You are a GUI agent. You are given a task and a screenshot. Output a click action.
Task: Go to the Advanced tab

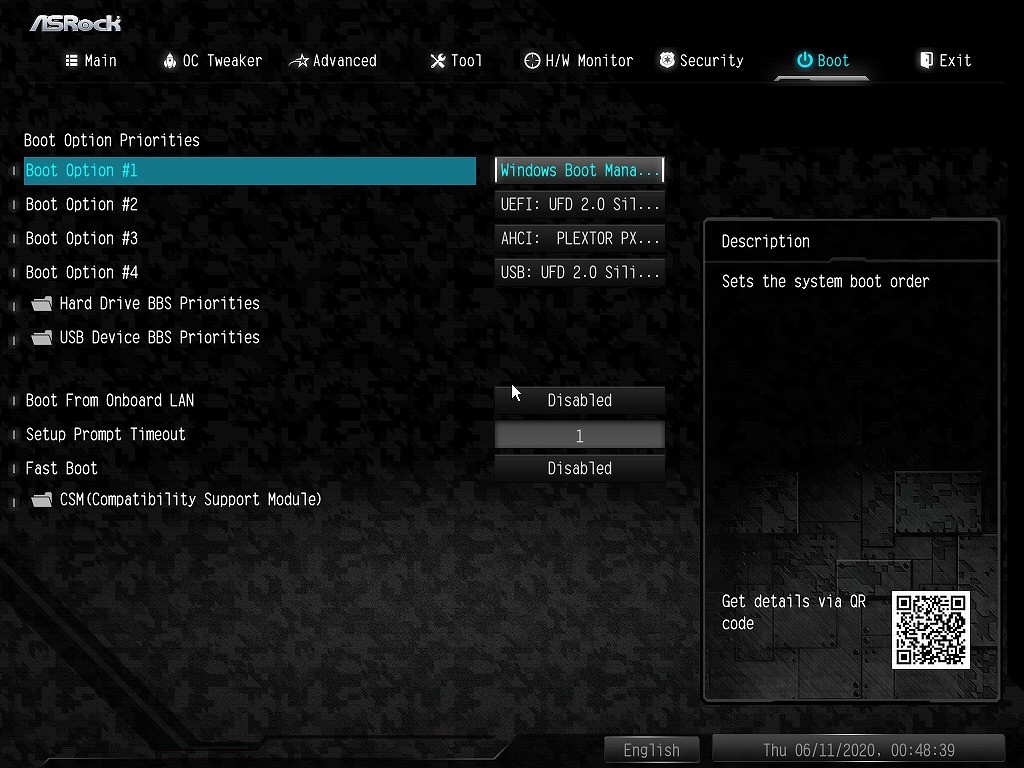tap(333, 61)
